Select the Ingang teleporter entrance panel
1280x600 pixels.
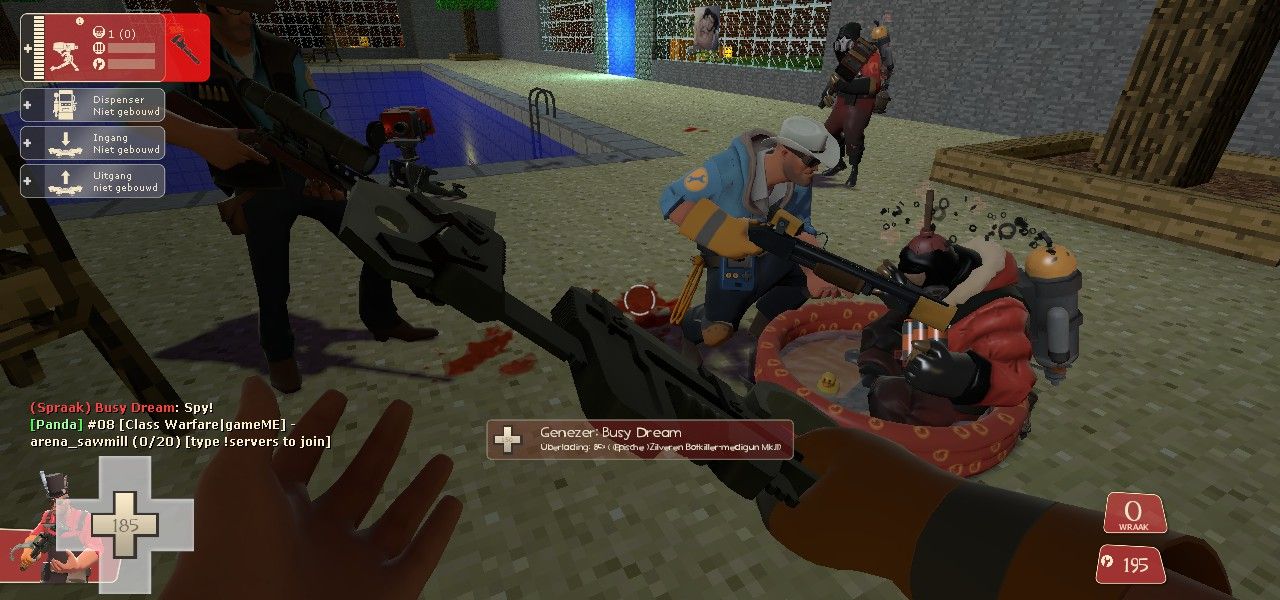[92, 143]
